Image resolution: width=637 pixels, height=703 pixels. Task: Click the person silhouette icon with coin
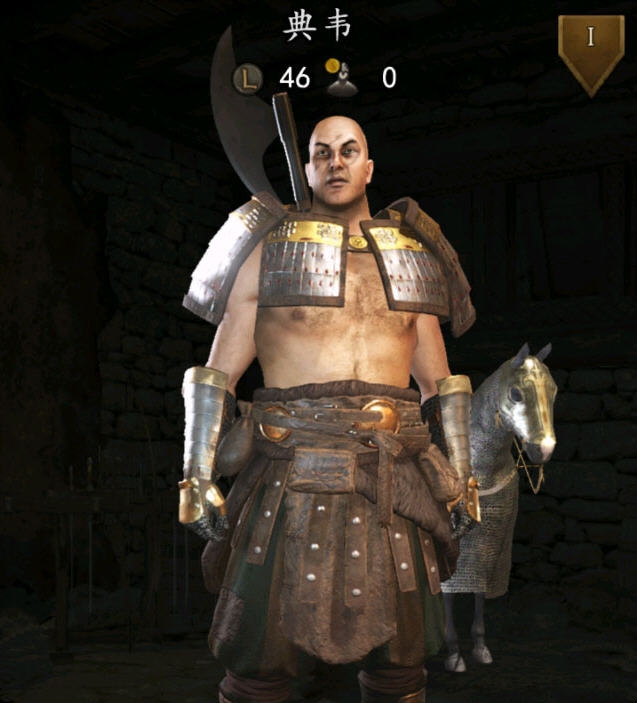[341, 76]
